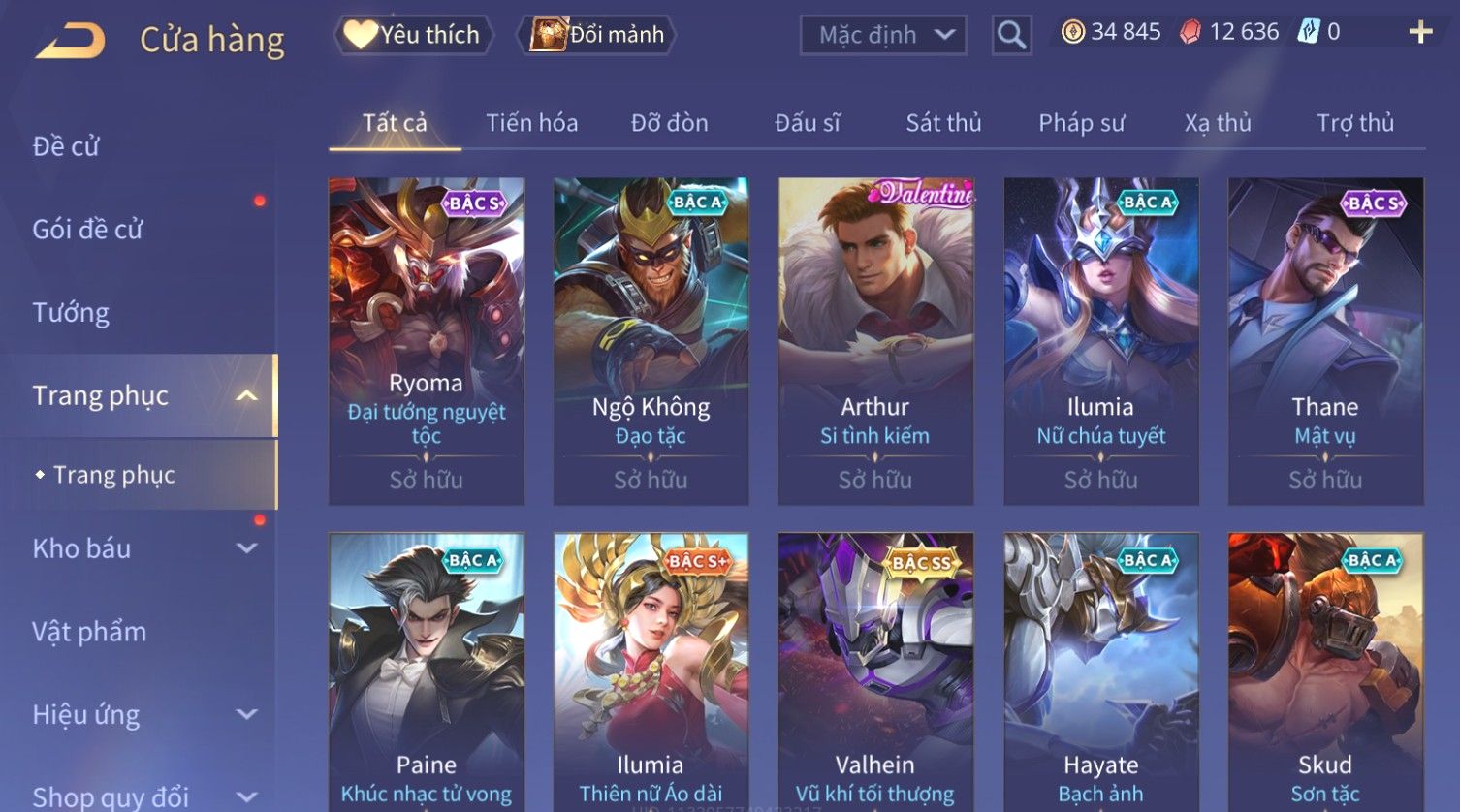Switch to the Đỡ đòn tab
This screenshot has width=1460, height=812.
click(x=669, y=123)
